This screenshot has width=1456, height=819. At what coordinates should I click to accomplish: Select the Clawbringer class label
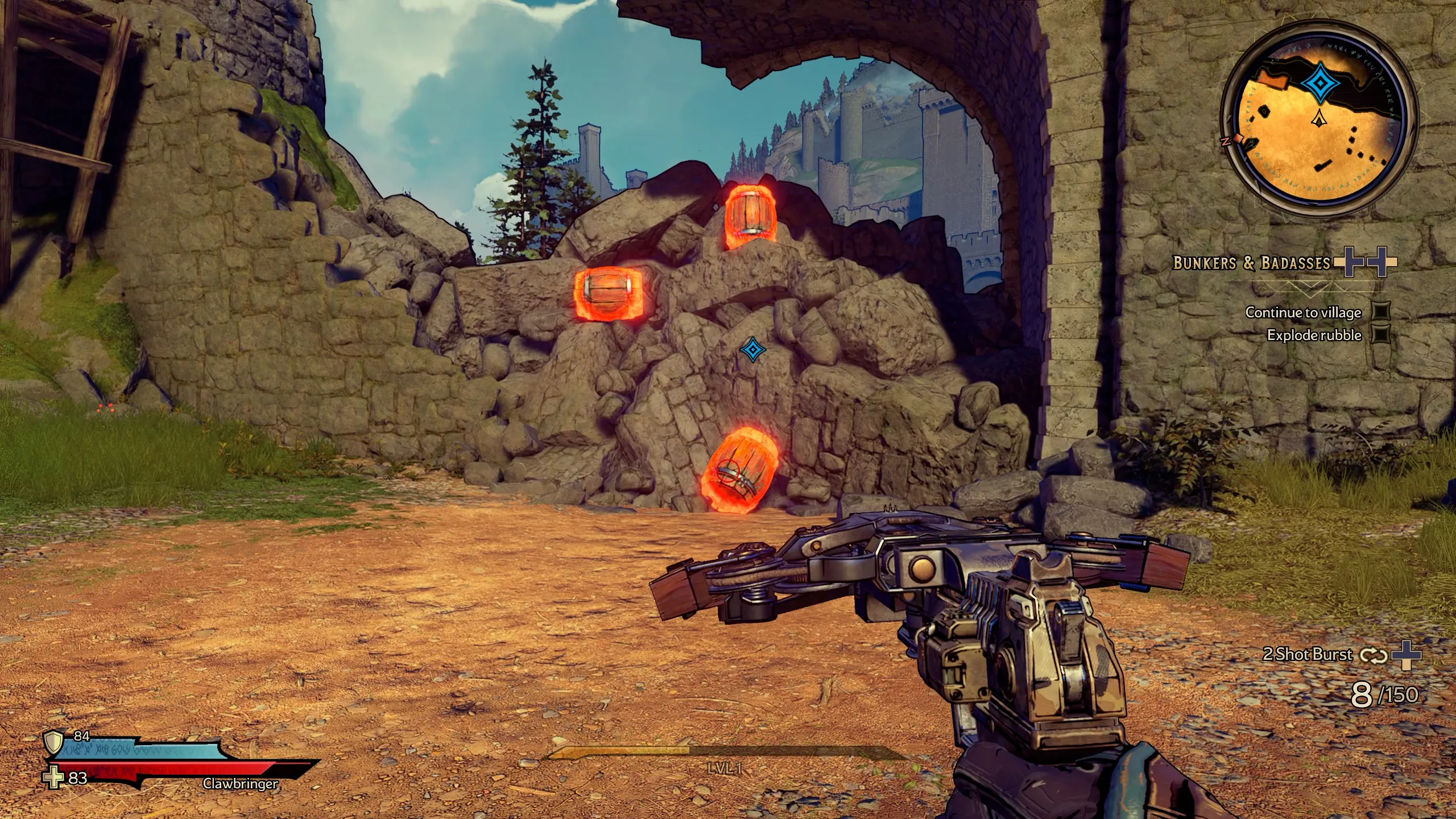pos(240,784)
